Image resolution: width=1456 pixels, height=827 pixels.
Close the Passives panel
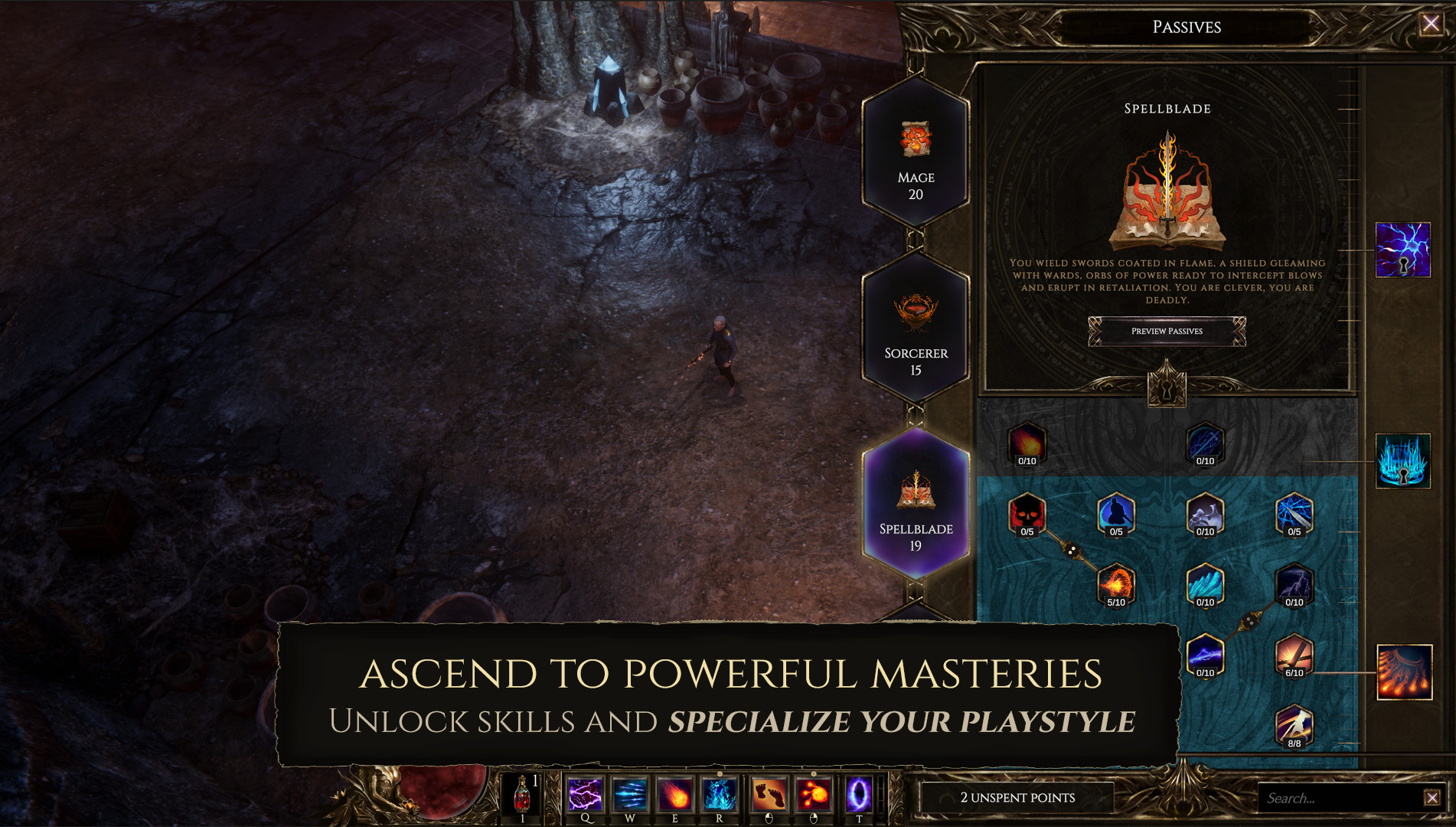pyautogui.click(x=1431, y=24)
